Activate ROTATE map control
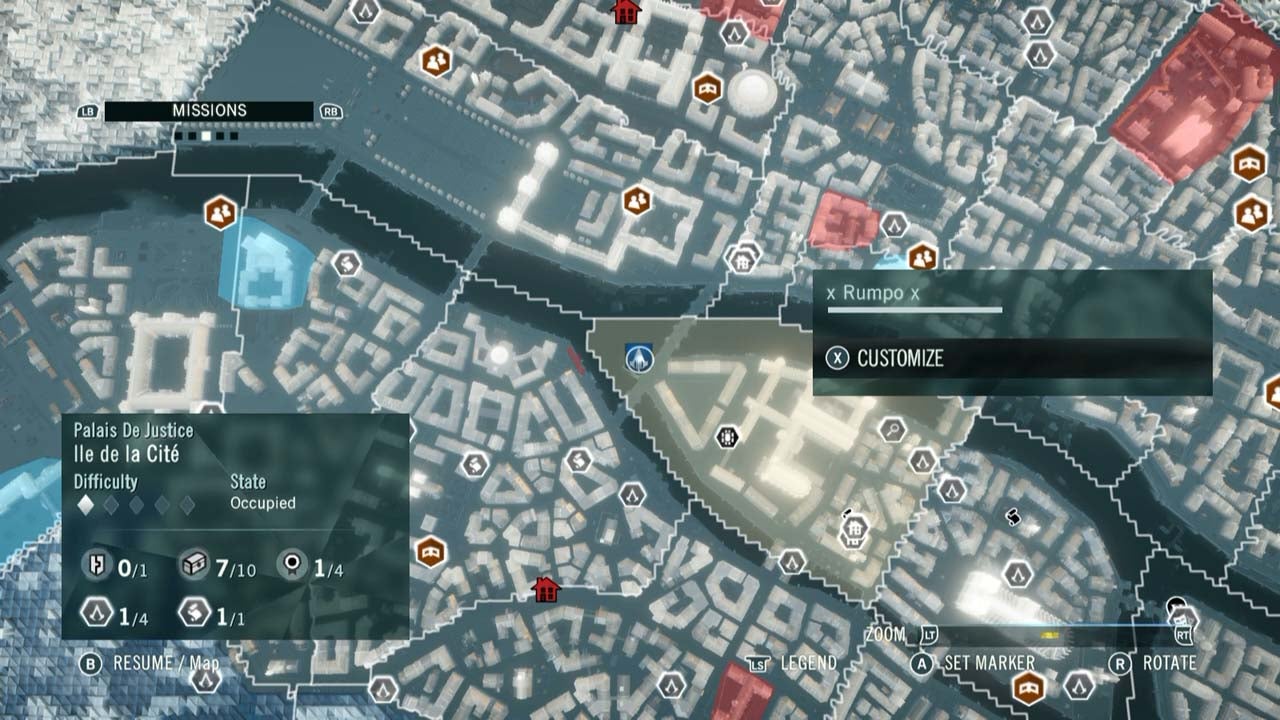 (1168, 661)
